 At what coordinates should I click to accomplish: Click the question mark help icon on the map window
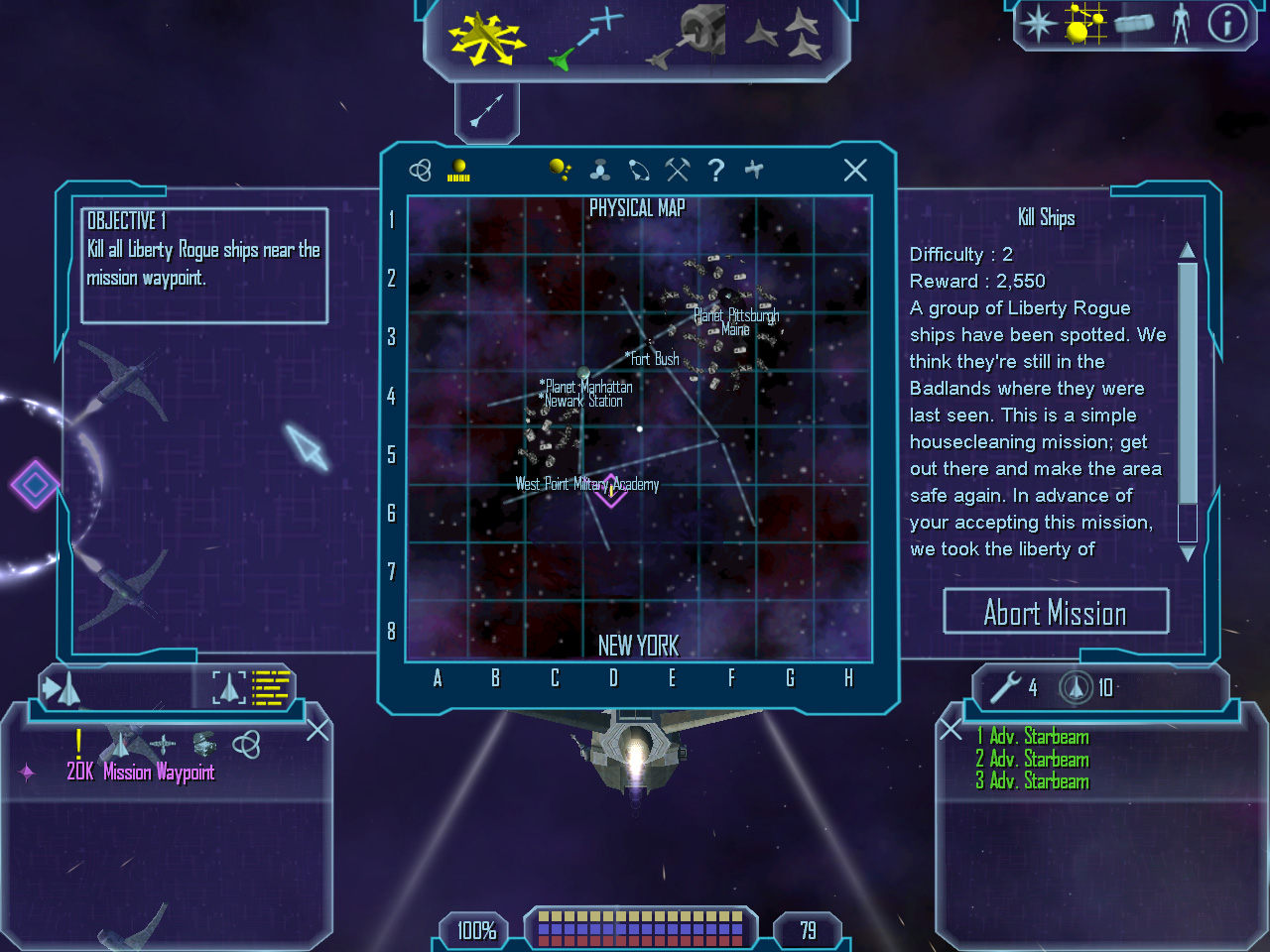click(x=716, y=171)
